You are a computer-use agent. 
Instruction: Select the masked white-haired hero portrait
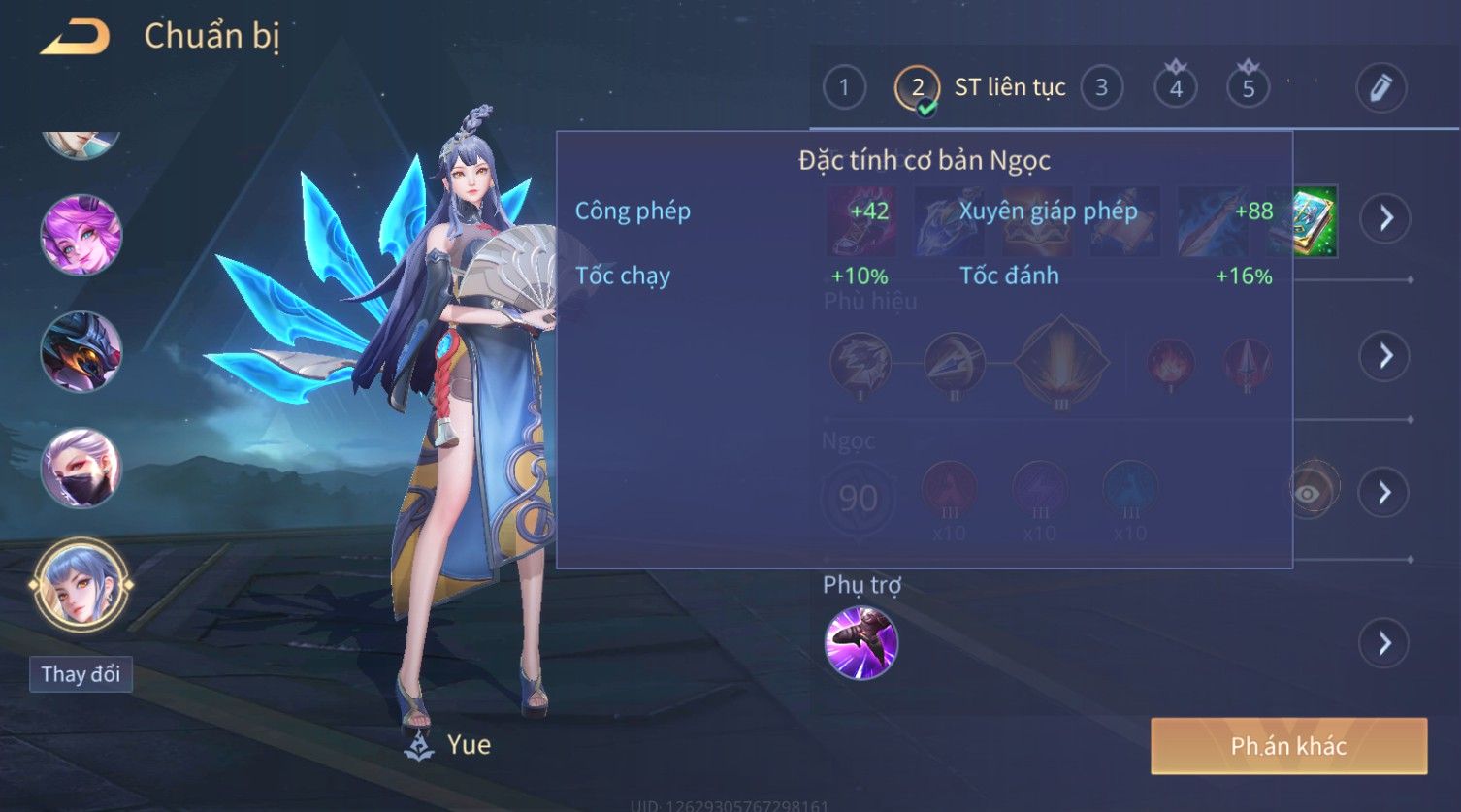pyautogui.click(x=81, y=468)
